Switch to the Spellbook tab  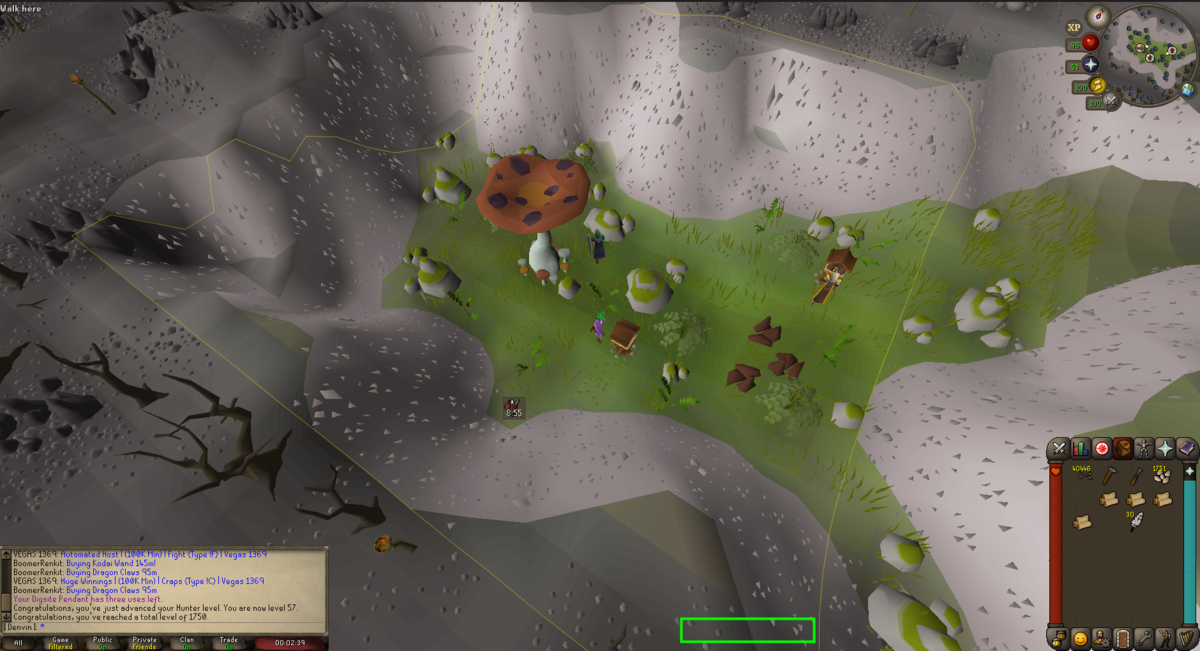click(x=1187, y=448)
